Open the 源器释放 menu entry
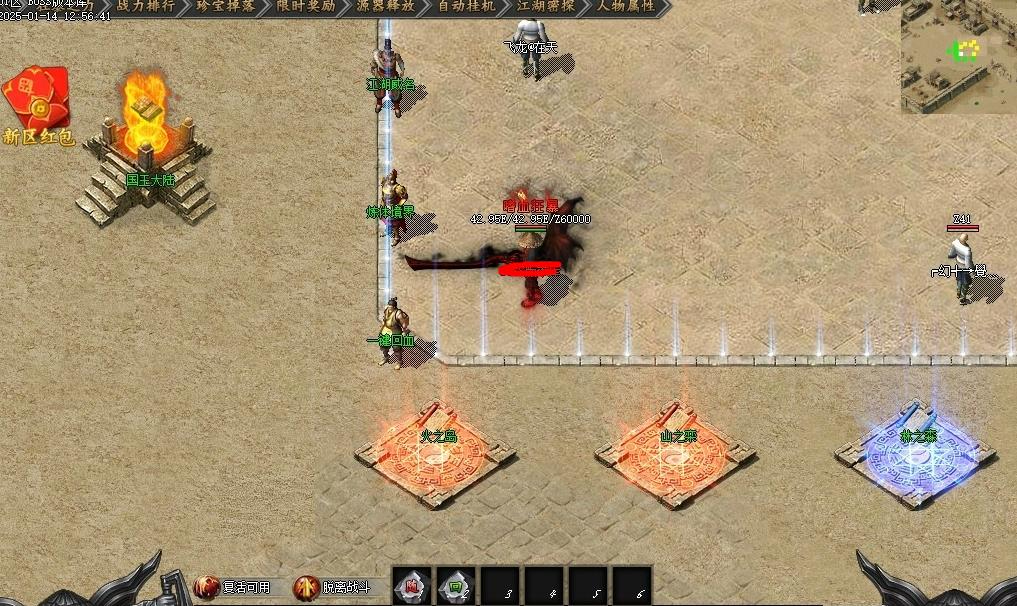1017x606 pixels. [x=388, y=6]
